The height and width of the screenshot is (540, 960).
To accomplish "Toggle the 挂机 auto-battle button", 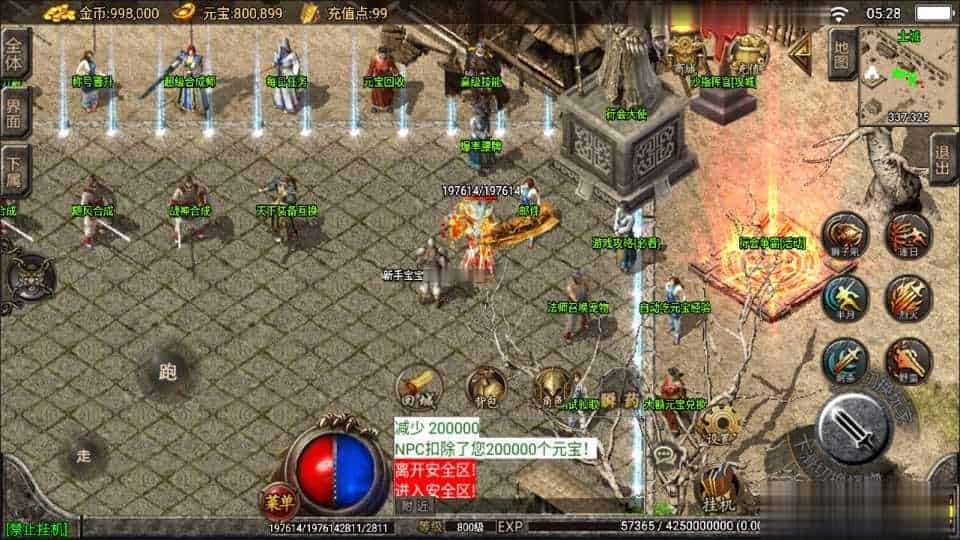I will 716,490.
